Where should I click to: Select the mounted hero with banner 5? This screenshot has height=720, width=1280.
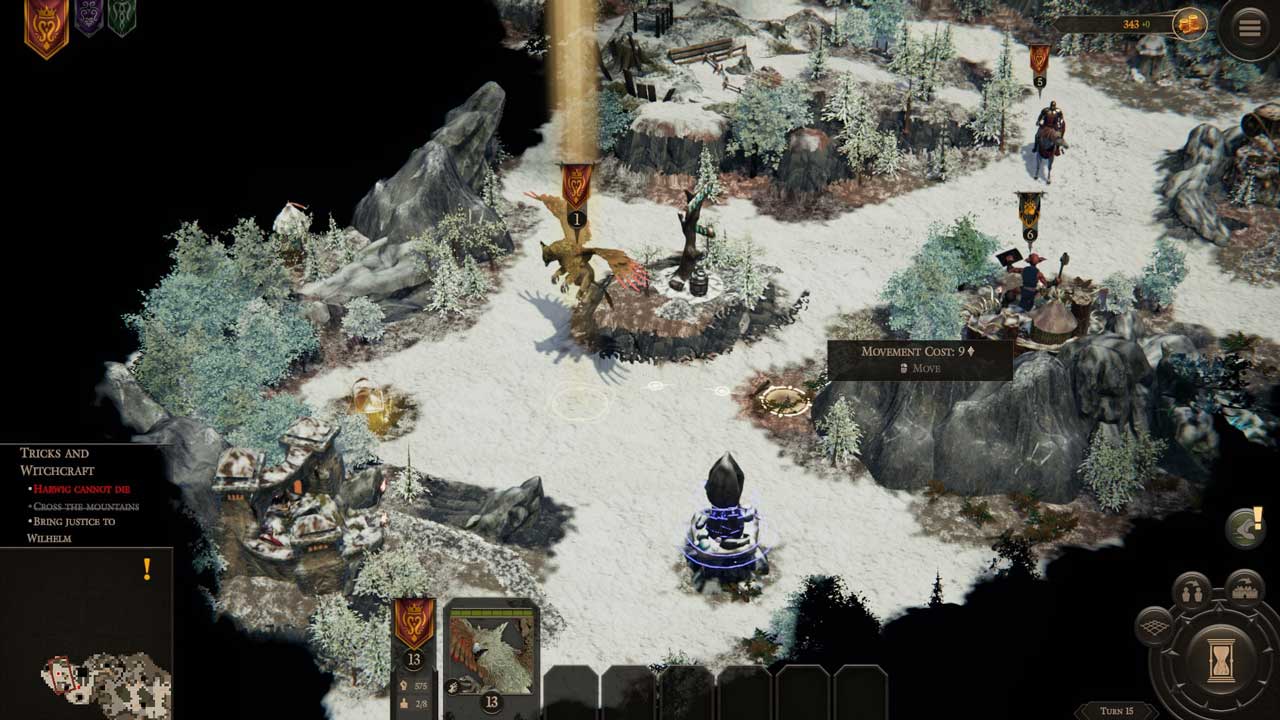[1048, 140]
